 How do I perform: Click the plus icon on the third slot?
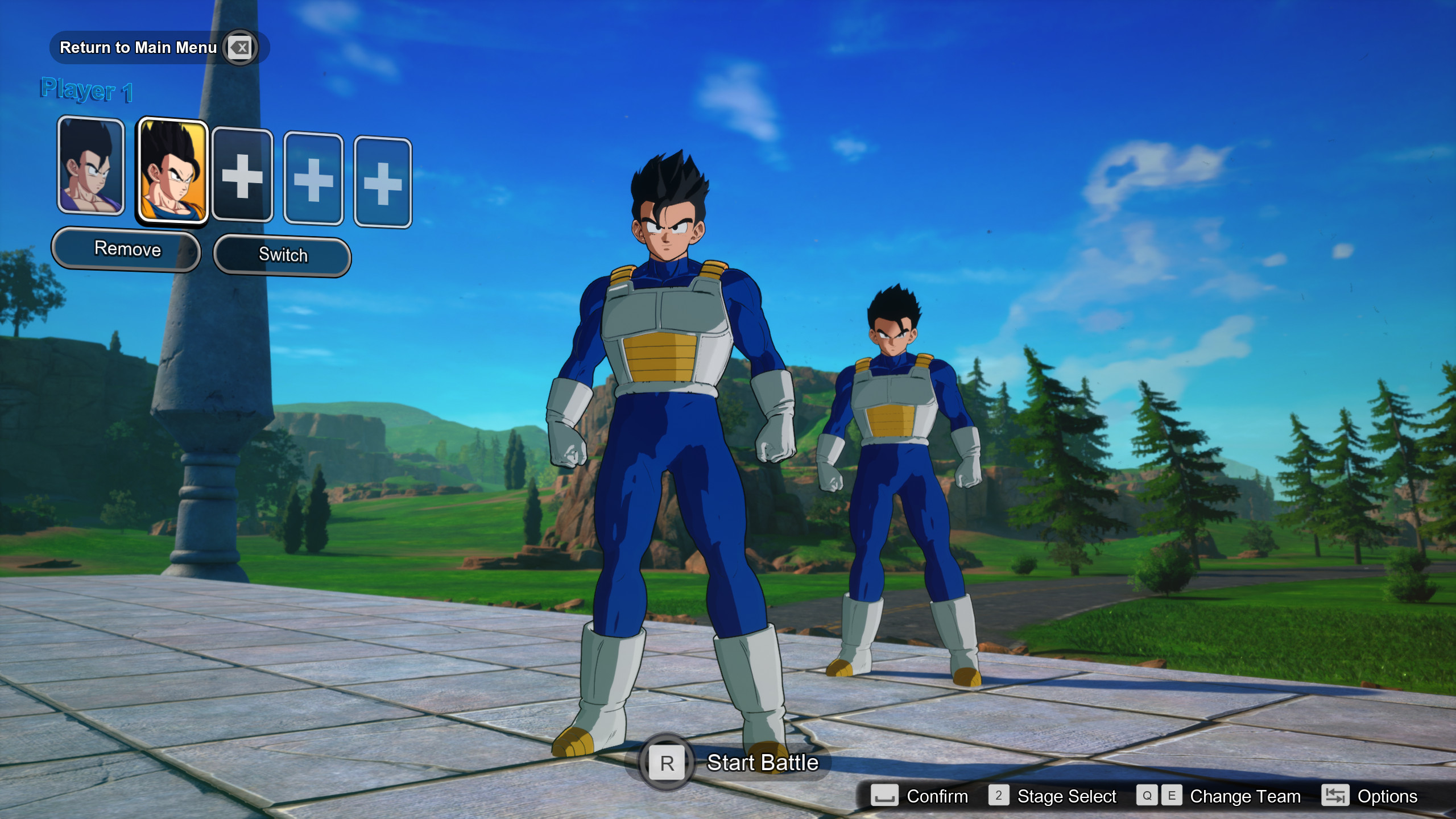click(242, 176)
